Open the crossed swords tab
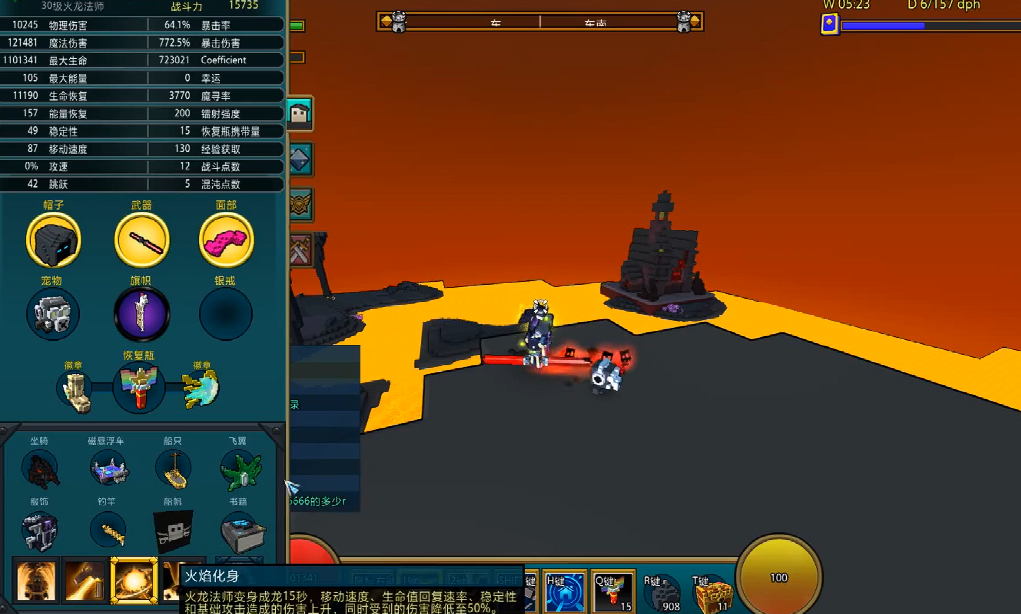The width and height of the screenshot is (1021, 614). click(x=300, y=249)
